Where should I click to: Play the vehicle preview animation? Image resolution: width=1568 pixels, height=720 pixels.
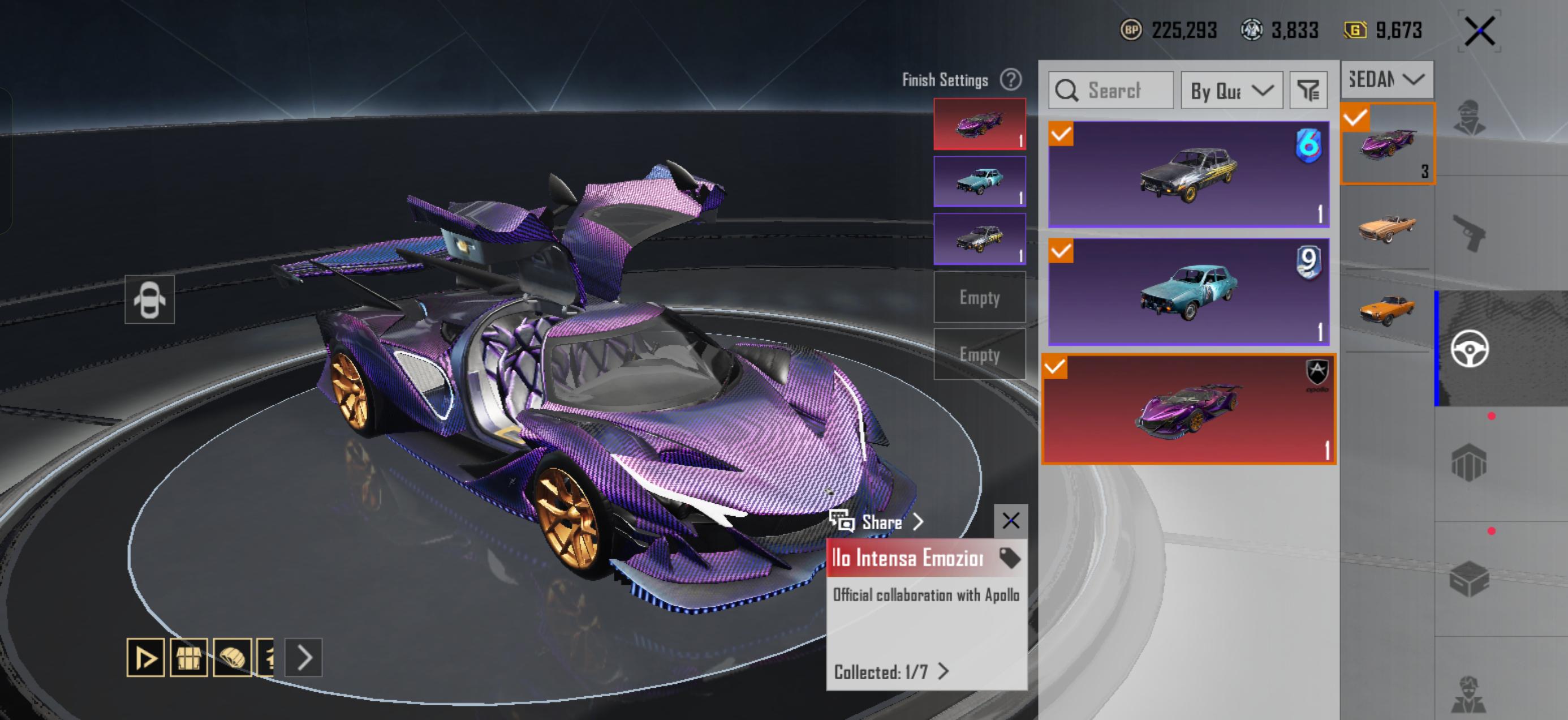click(145, 657)
